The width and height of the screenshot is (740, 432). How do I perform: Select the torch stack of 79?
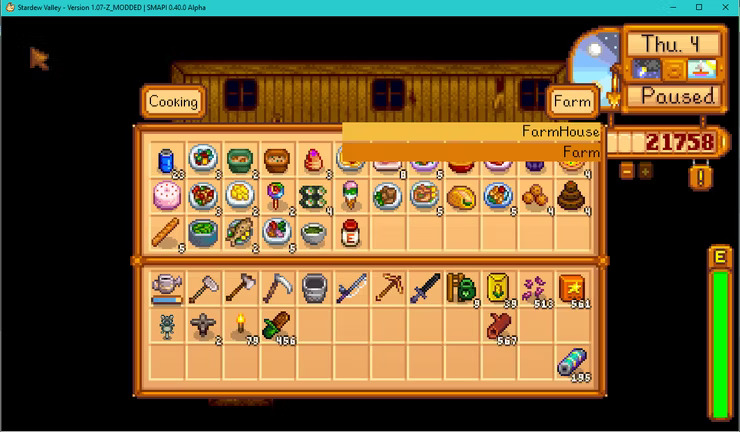(240, 324)
